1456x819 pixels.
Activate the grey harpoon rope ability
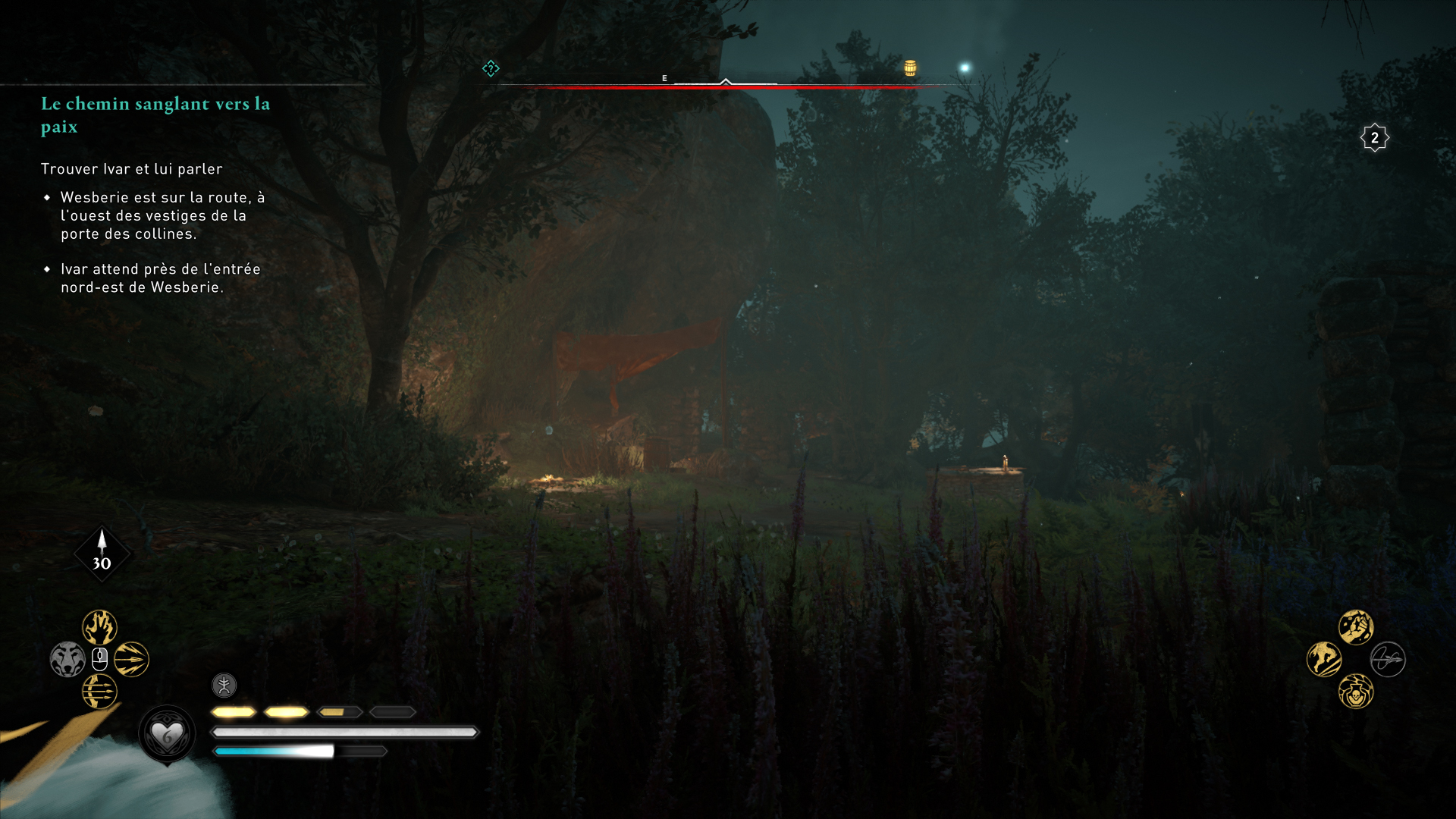[x=1388, y=659]
